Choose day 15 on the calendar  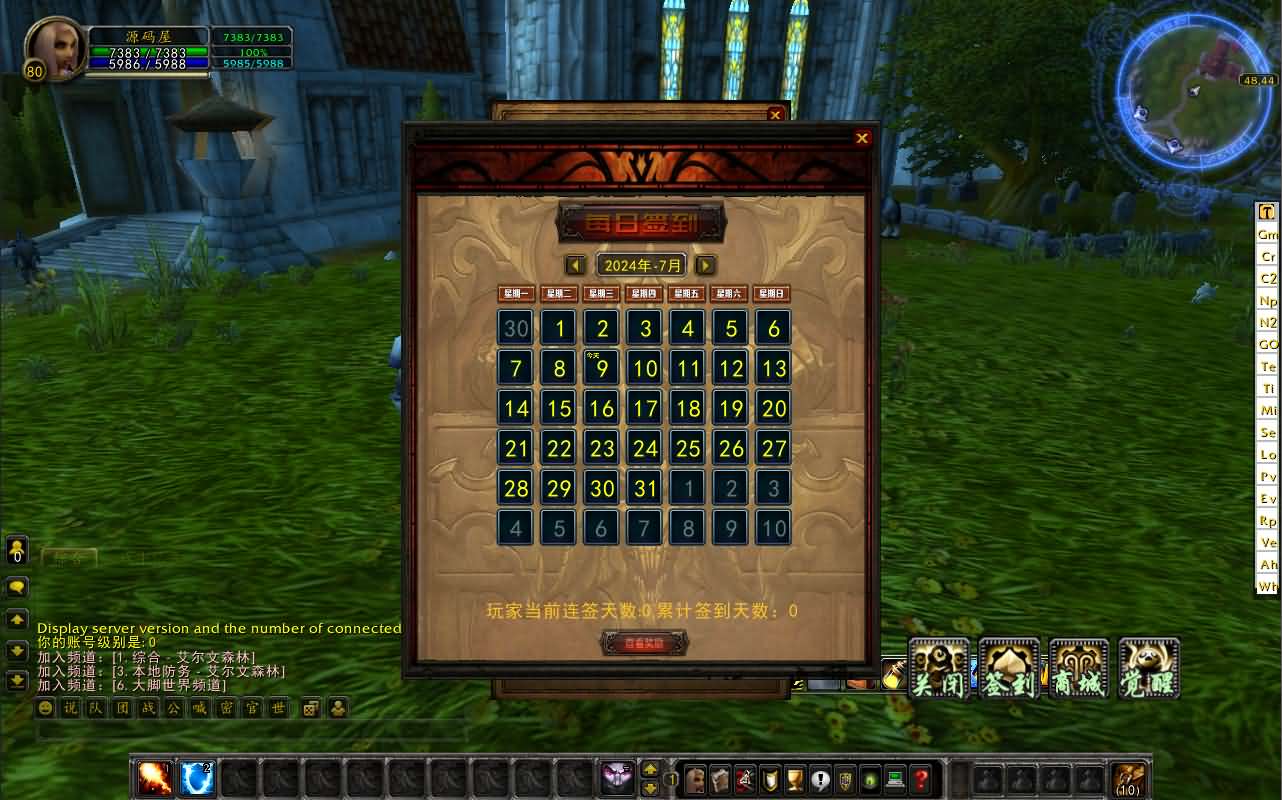(559, 407)
